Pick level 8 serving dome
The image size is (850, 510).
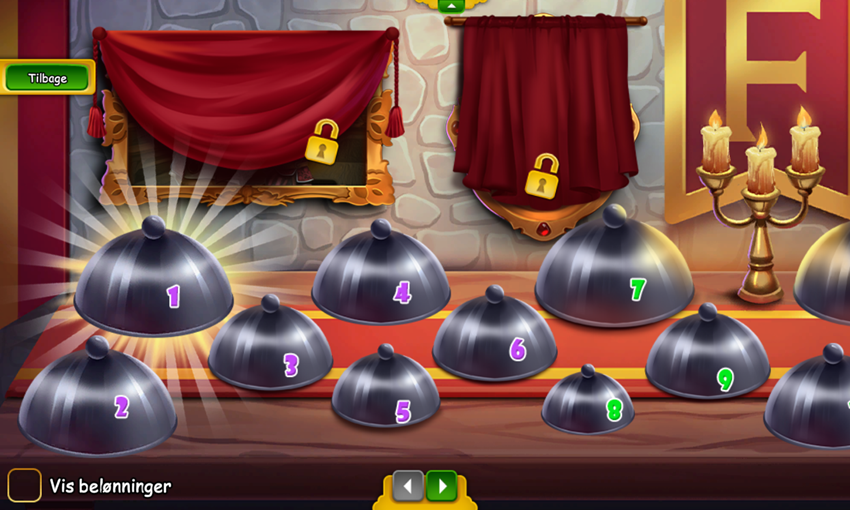point(588,403)
